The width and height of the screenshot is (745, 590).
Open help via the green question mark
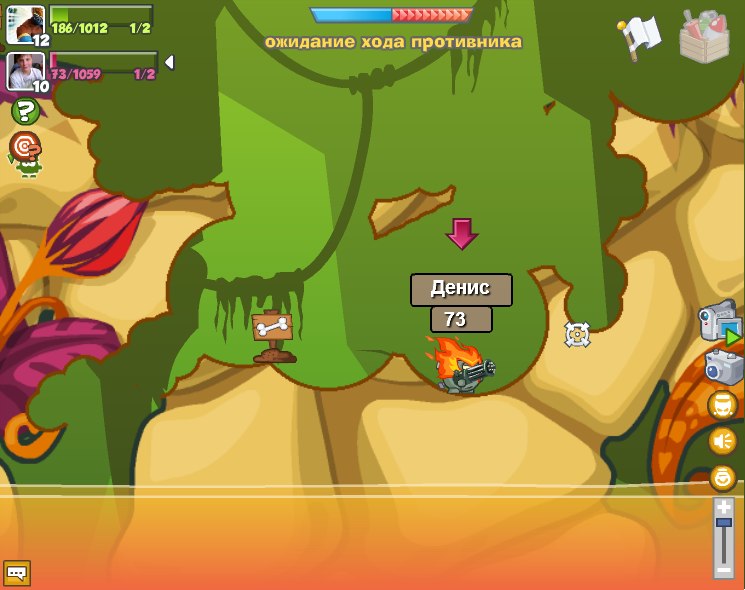(x=25, y=112)
